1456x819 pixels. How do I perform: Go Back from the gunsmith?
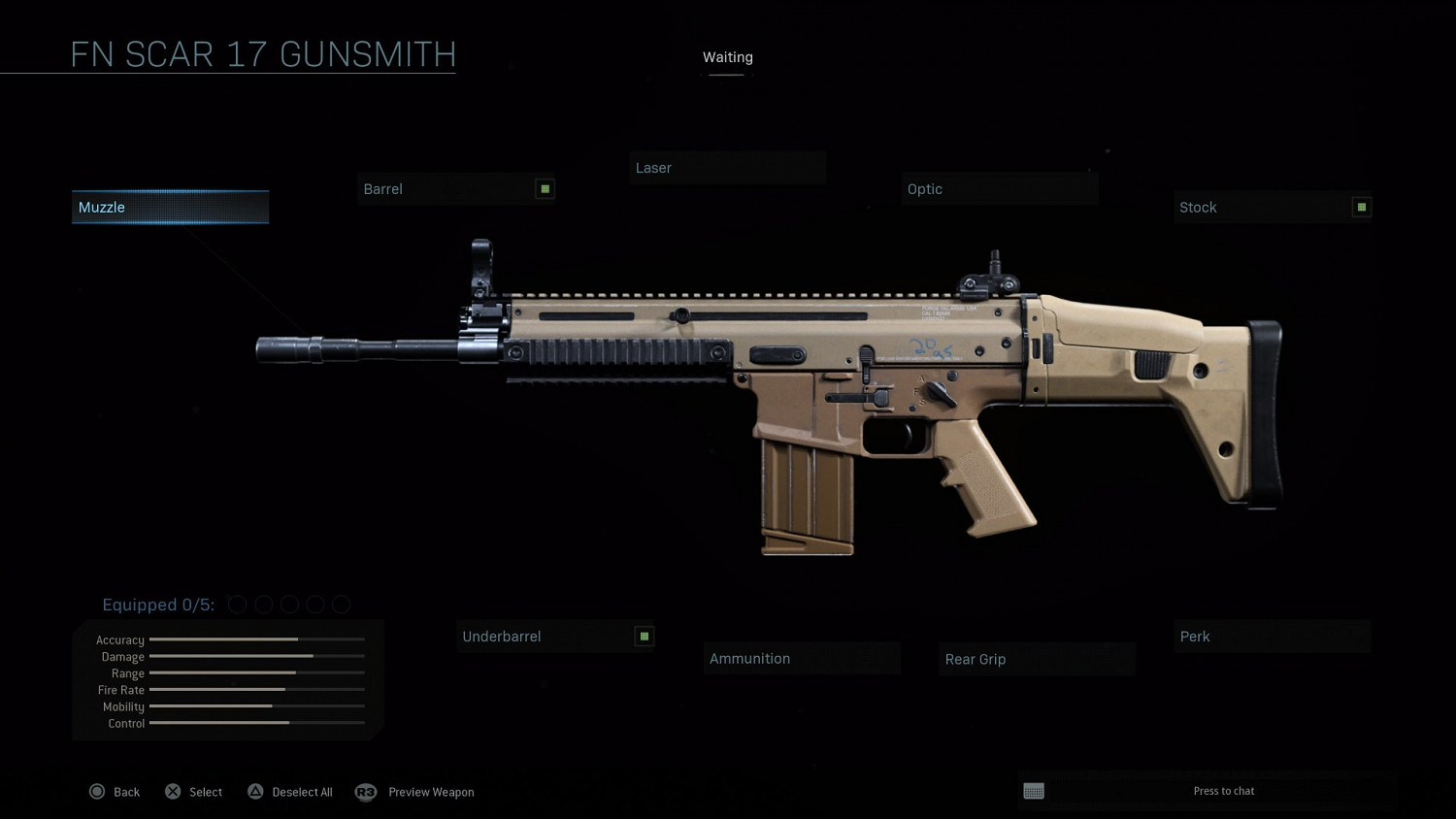pos(115,792)
